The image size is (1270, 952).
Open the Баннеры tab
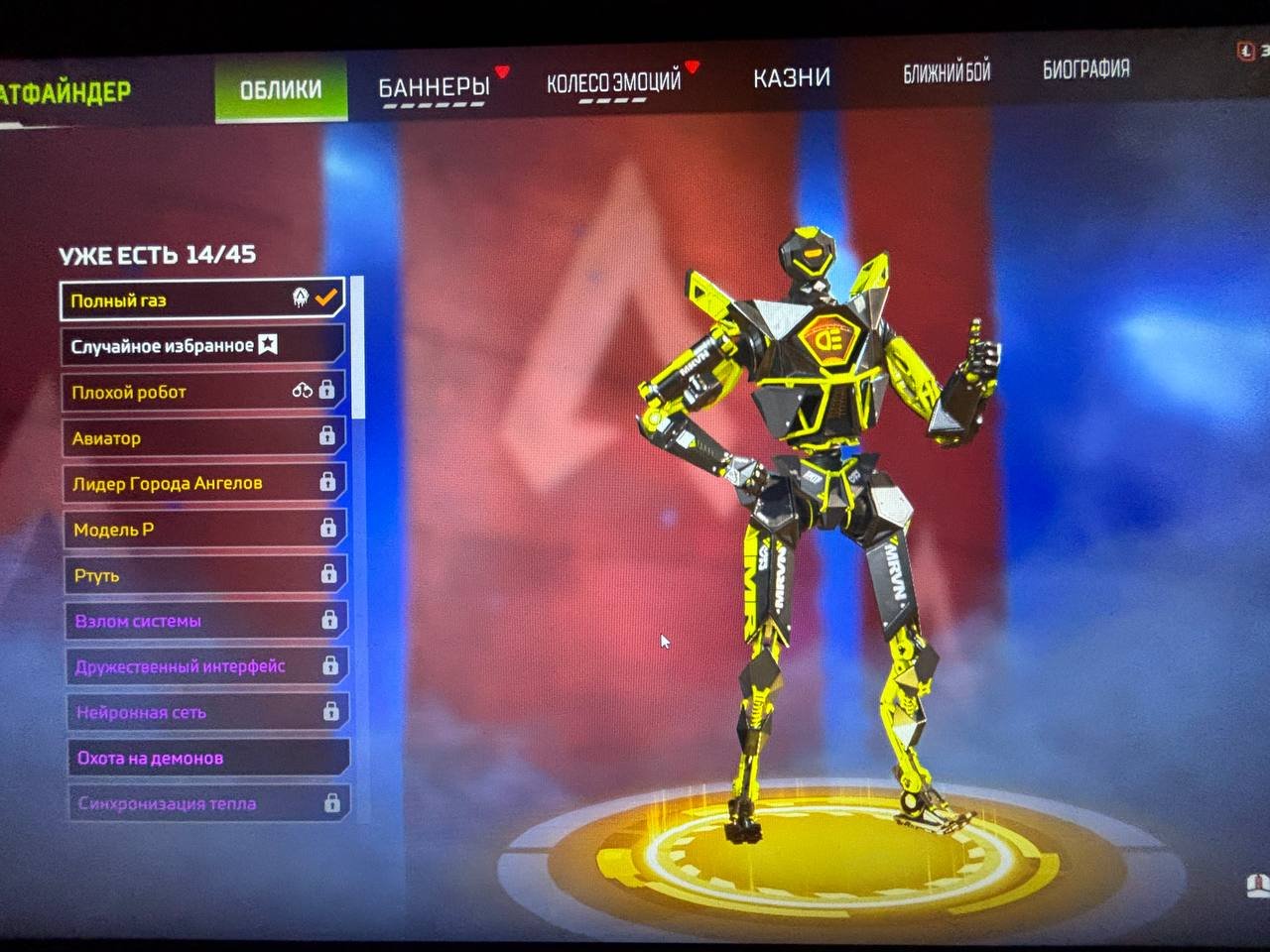[x=434, y=87]
